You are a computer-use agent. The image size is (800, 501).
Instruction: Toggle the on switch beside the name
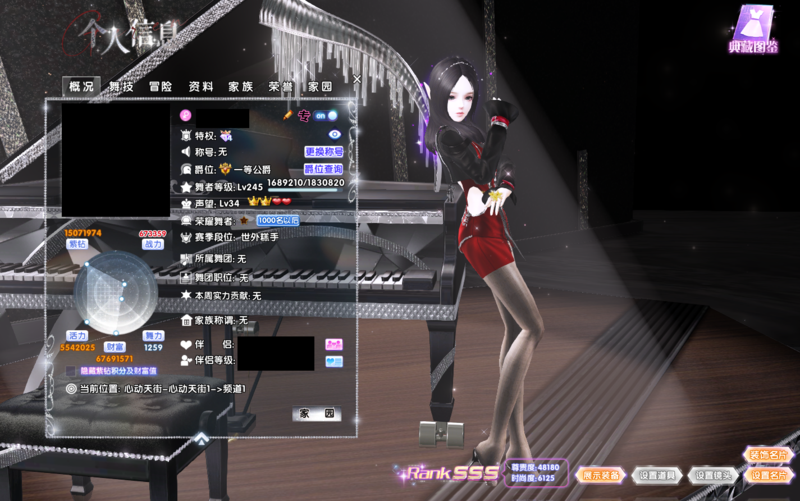326,116
